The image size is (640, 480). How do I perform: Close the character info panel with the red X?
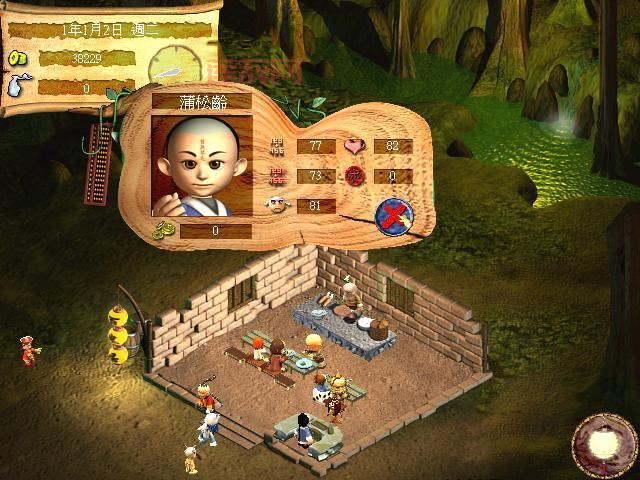393,215
